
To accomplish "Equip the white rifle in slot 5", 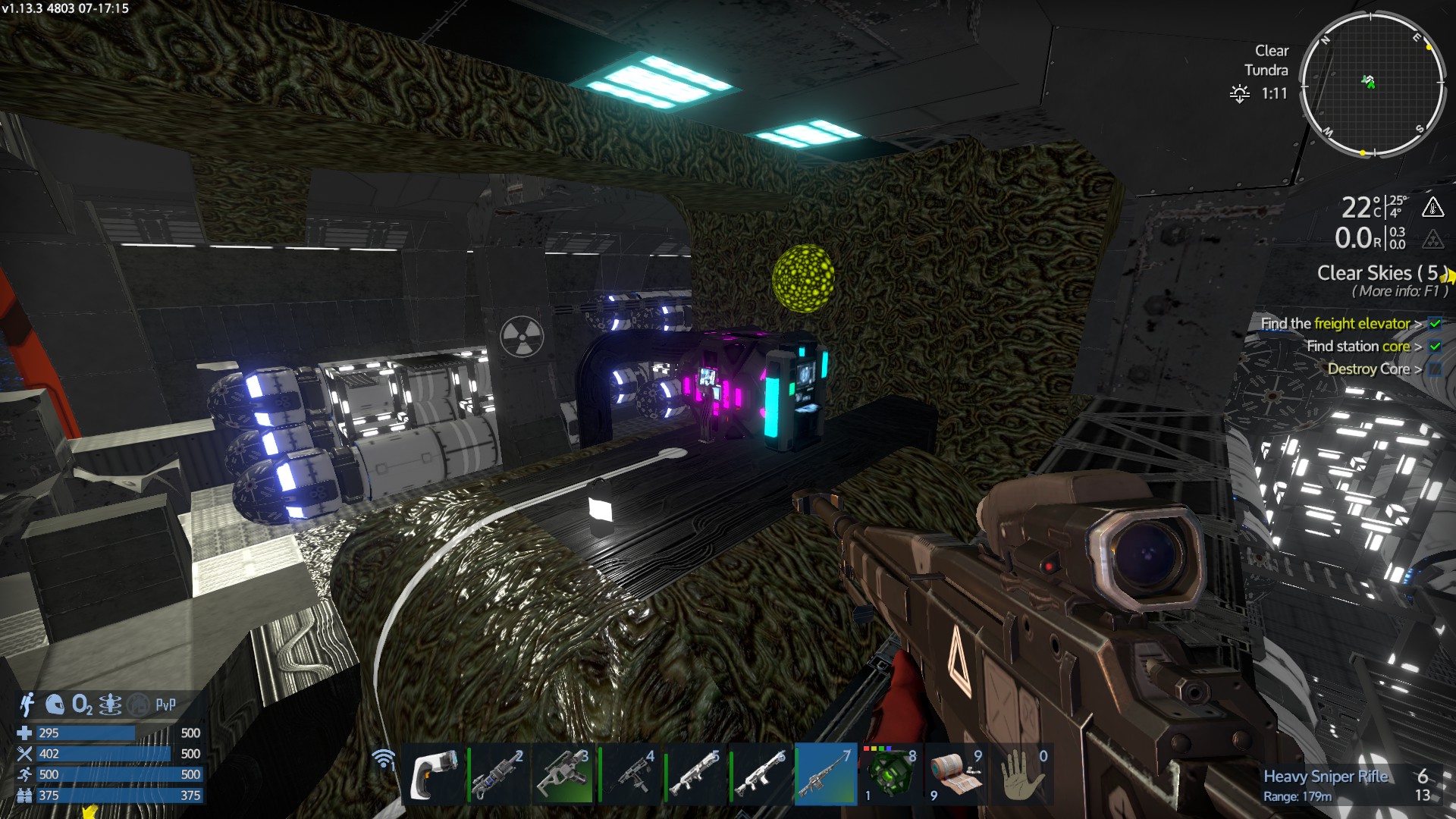I will pyautogui.click(x=695, y=775).
